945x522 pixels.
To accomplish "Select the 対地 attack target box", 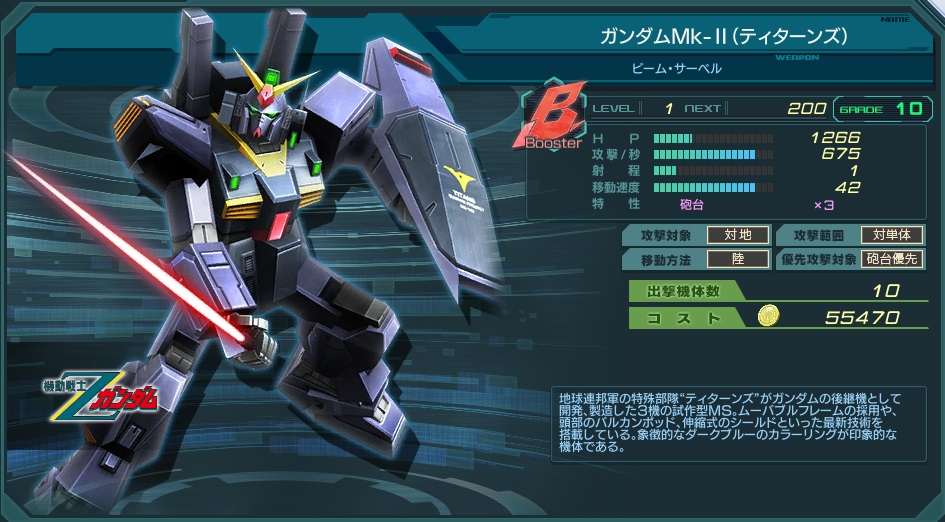I will click(738, 235).
